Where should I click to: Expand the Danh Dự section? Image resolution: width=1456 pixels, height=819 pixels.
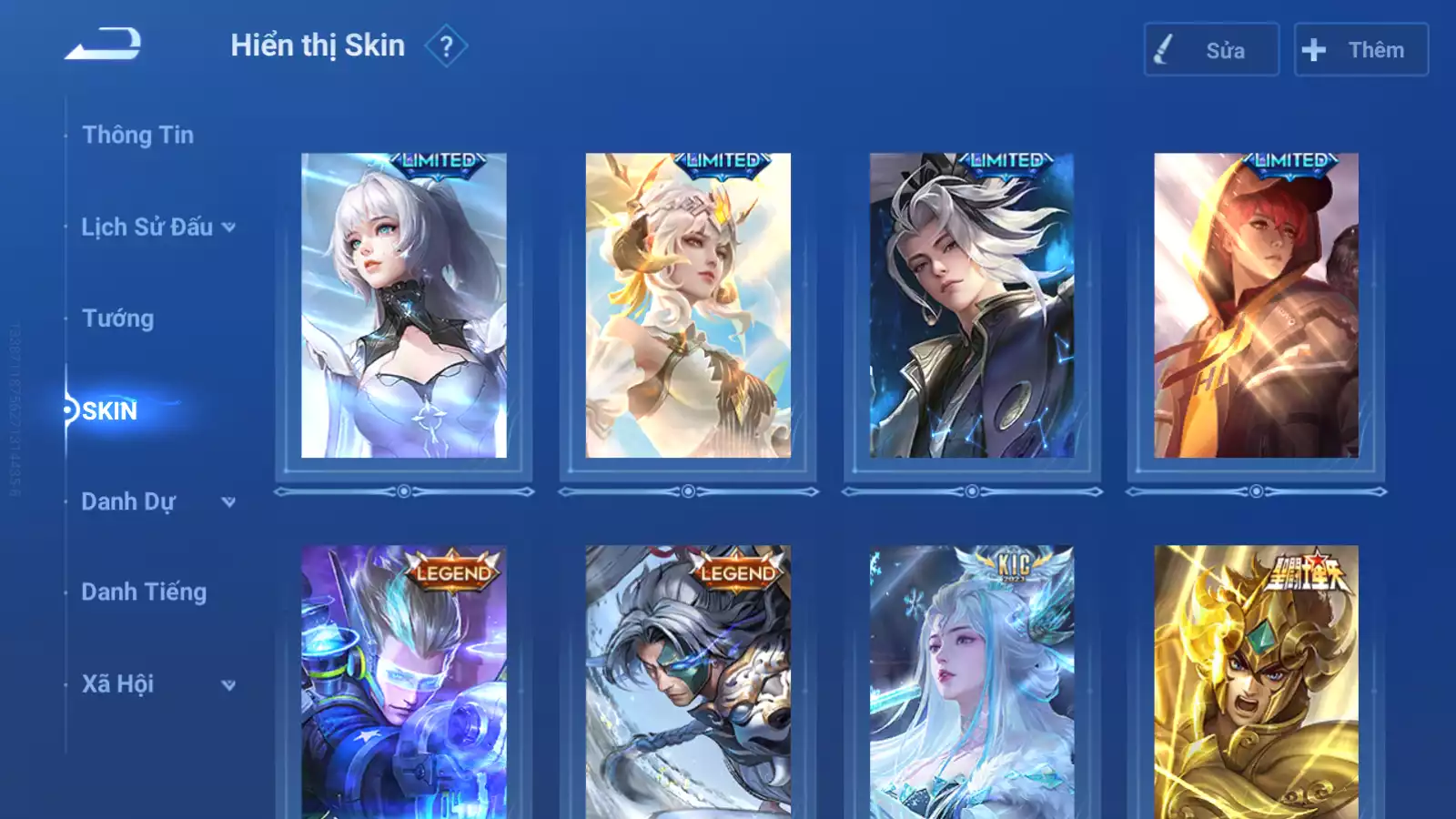pos(157,501)
